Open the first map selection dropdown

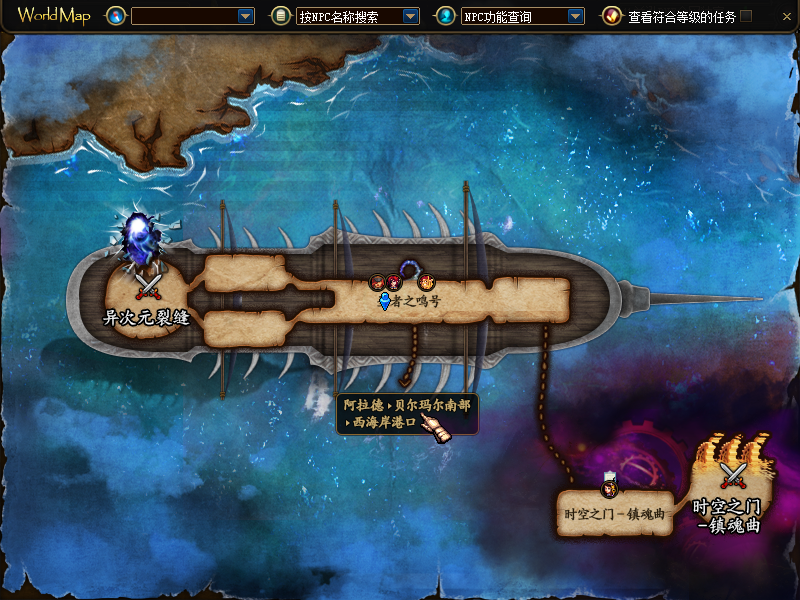[246, 16]
